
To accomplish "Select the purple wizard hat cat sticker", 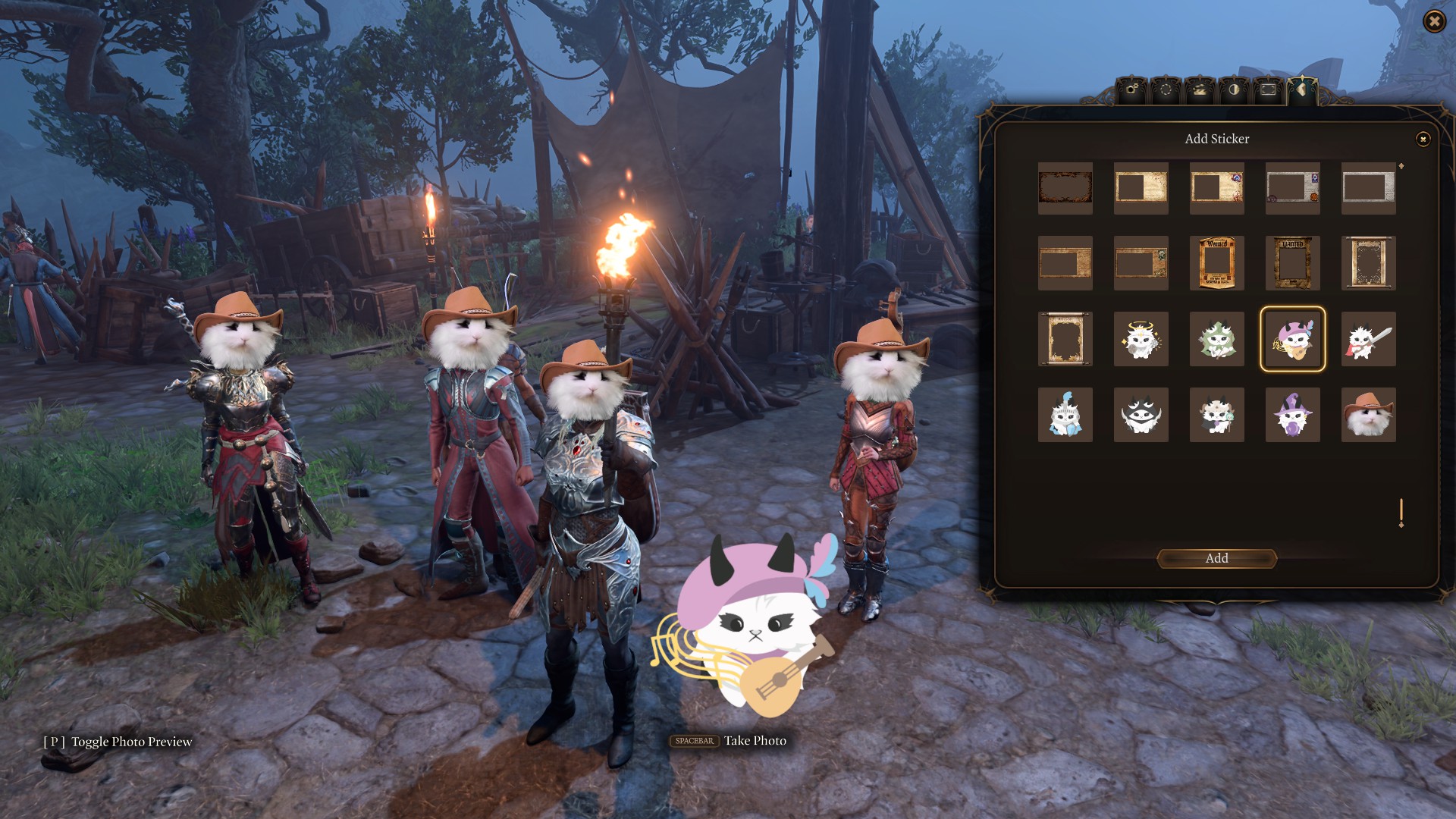I will 1292,415.
